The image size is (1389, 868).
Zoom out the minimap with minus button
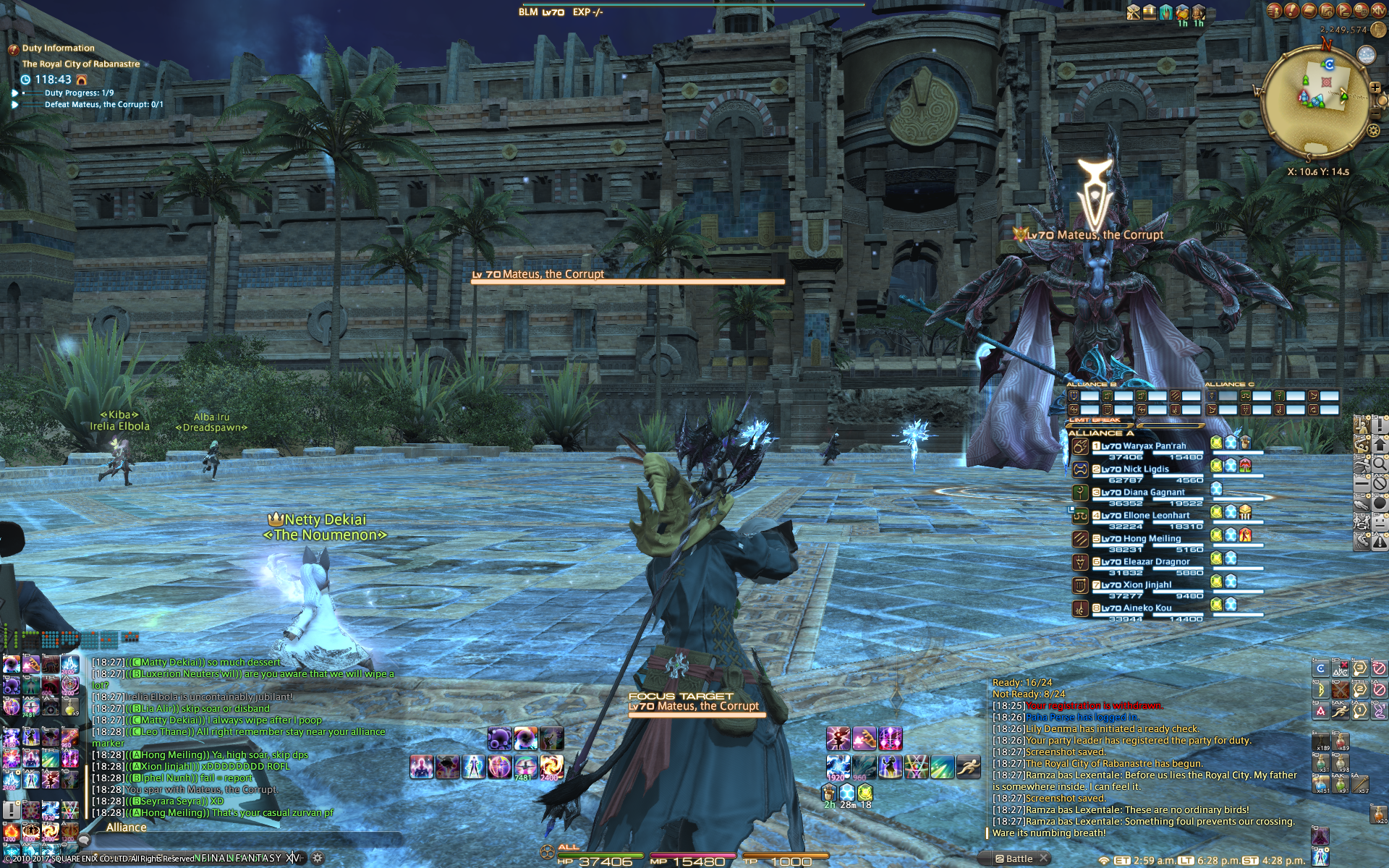[1377, 114]
